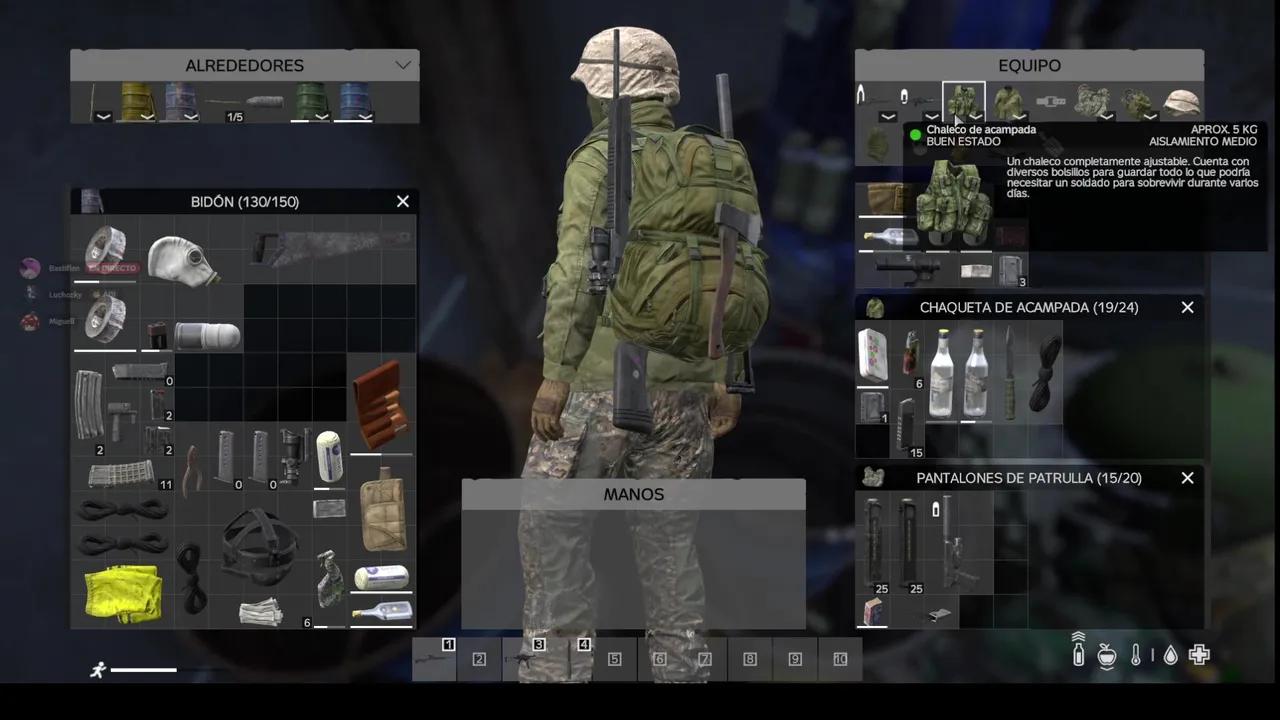Close the Chaqueta de acampada panel
1280x720 pixels.
[x=1187, y=307]
